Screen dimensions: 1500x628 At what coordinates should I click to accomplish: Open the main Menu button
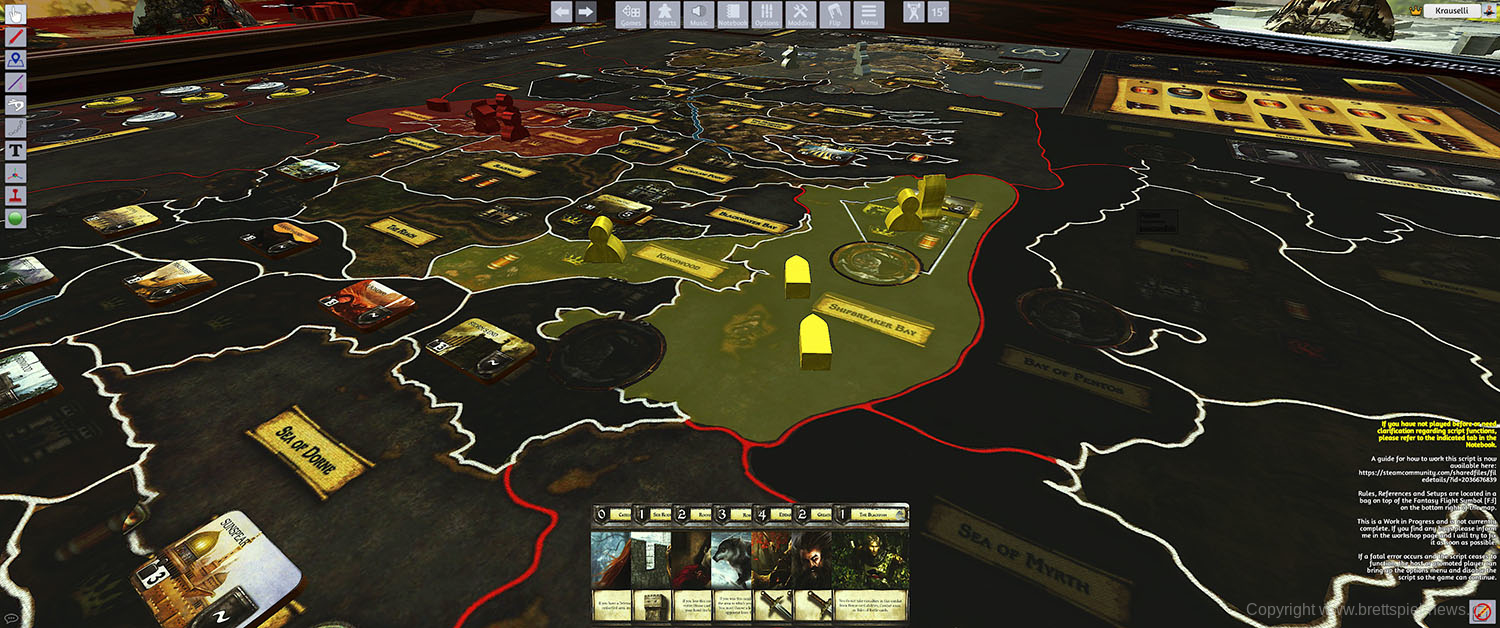pyautogui.click(x=868, y=14)
